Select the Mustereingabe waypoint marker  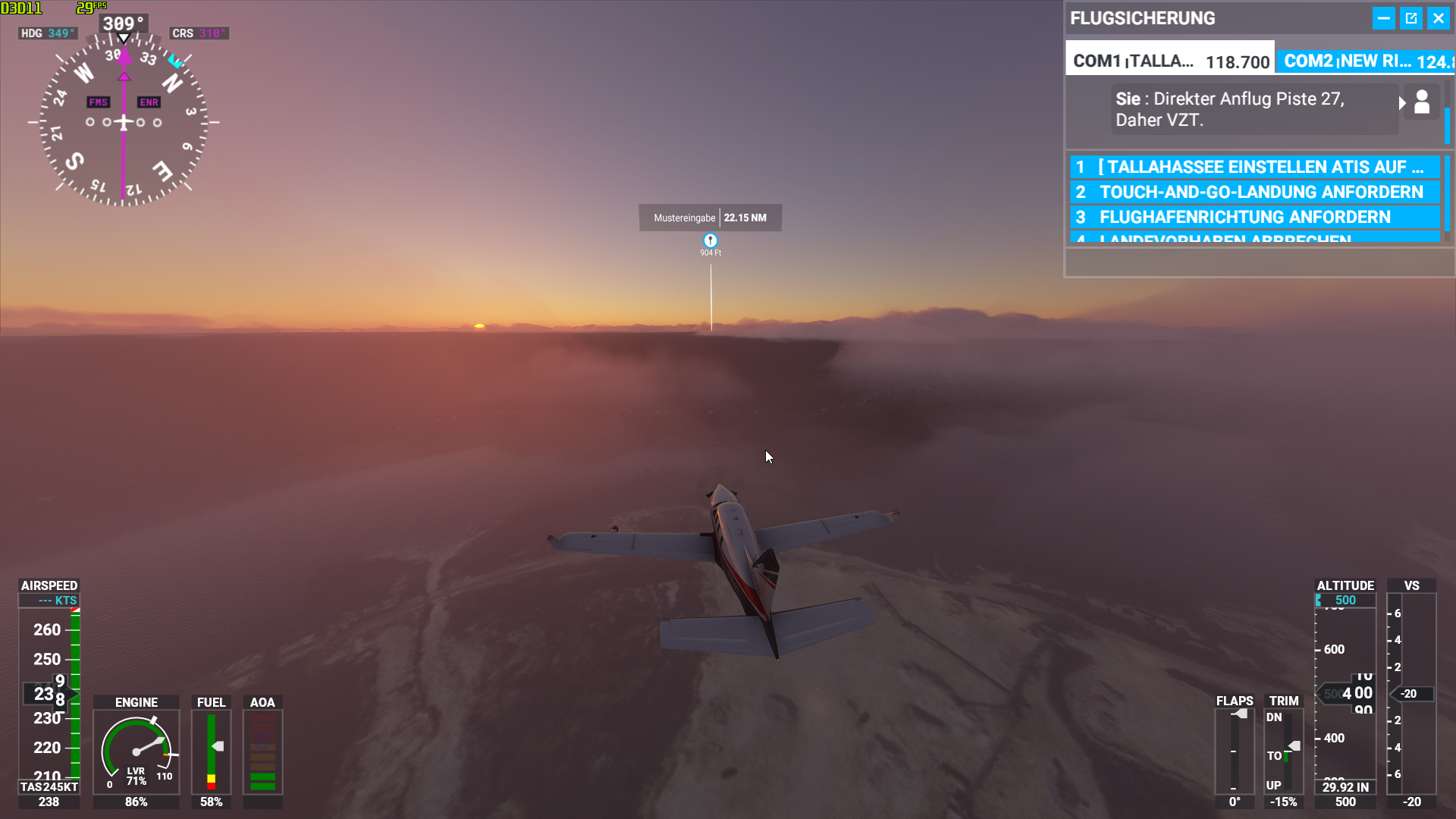tap(709, 241)
